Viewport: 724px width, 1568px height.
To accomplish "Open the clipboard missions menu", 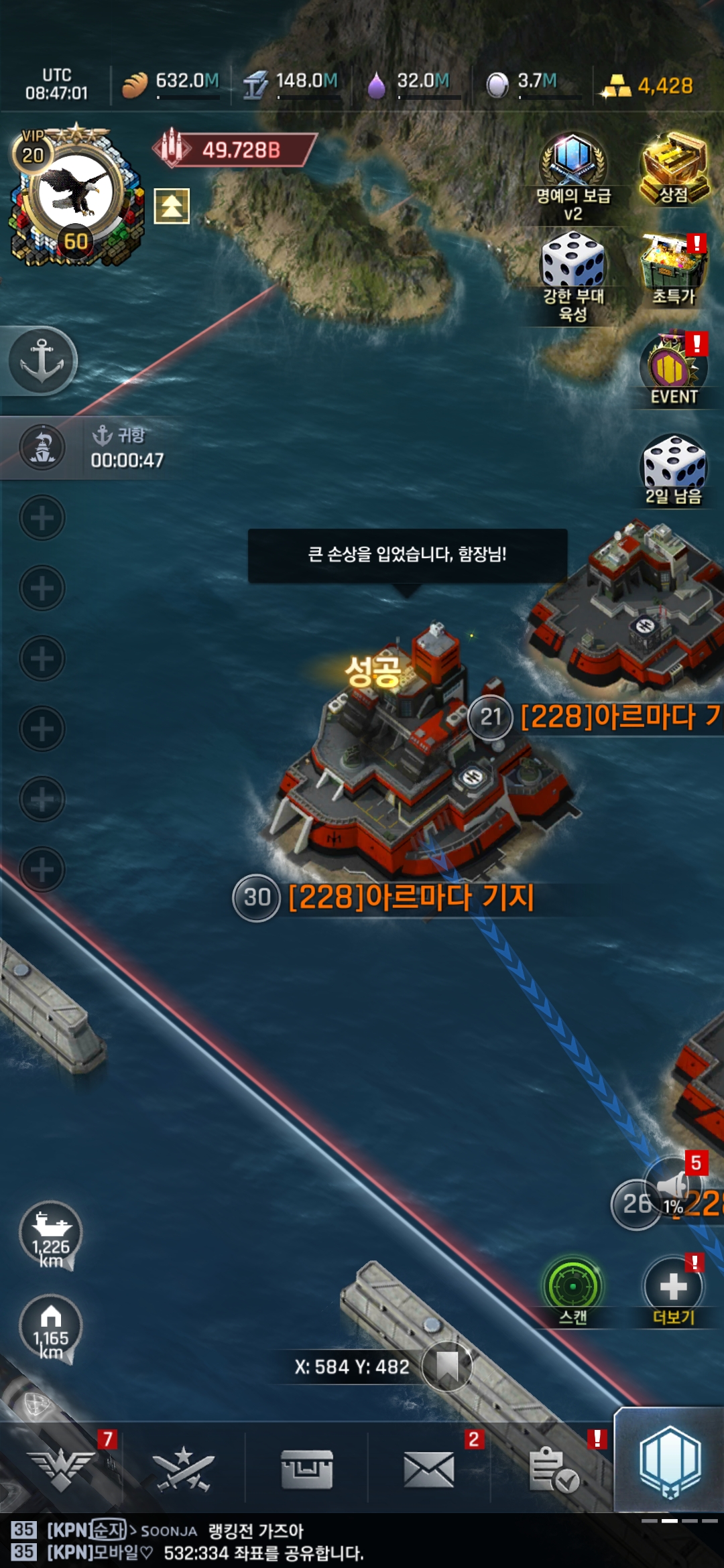I will pos(553,1469).
